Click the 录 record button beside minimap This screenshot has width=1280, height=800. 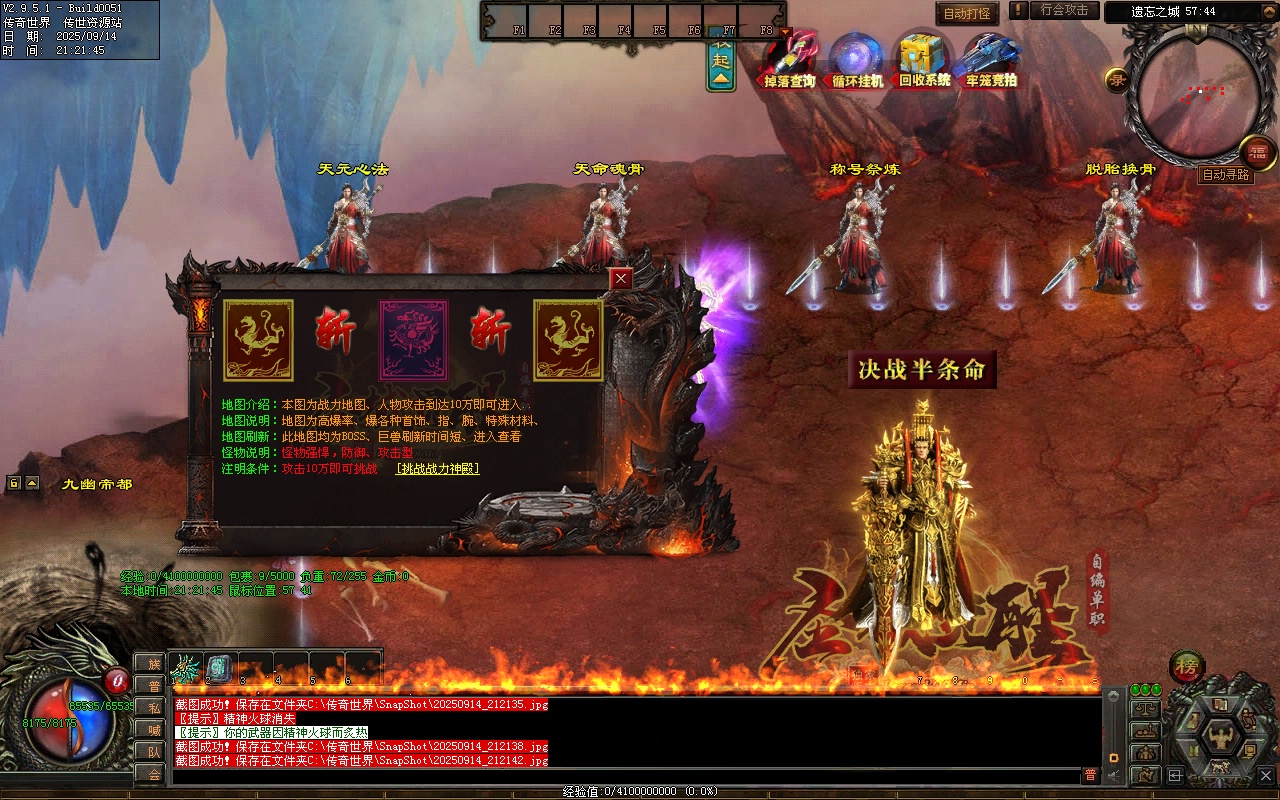pyautogui.click(x=1116, y=79)
